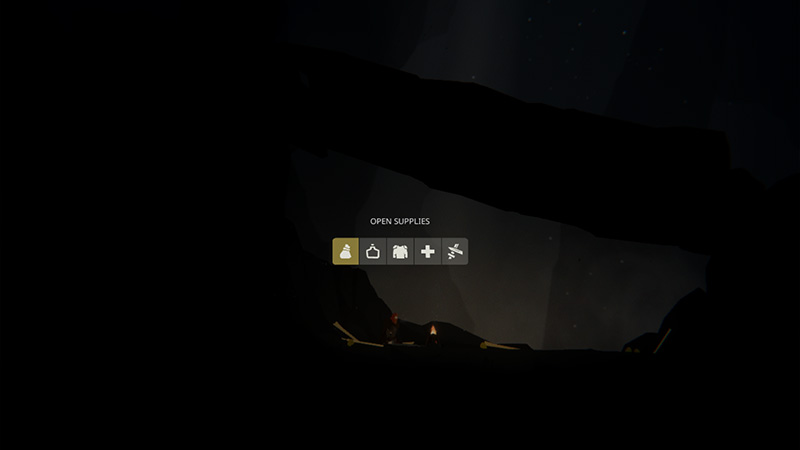Click the white plus cross icon

(427, 251)
